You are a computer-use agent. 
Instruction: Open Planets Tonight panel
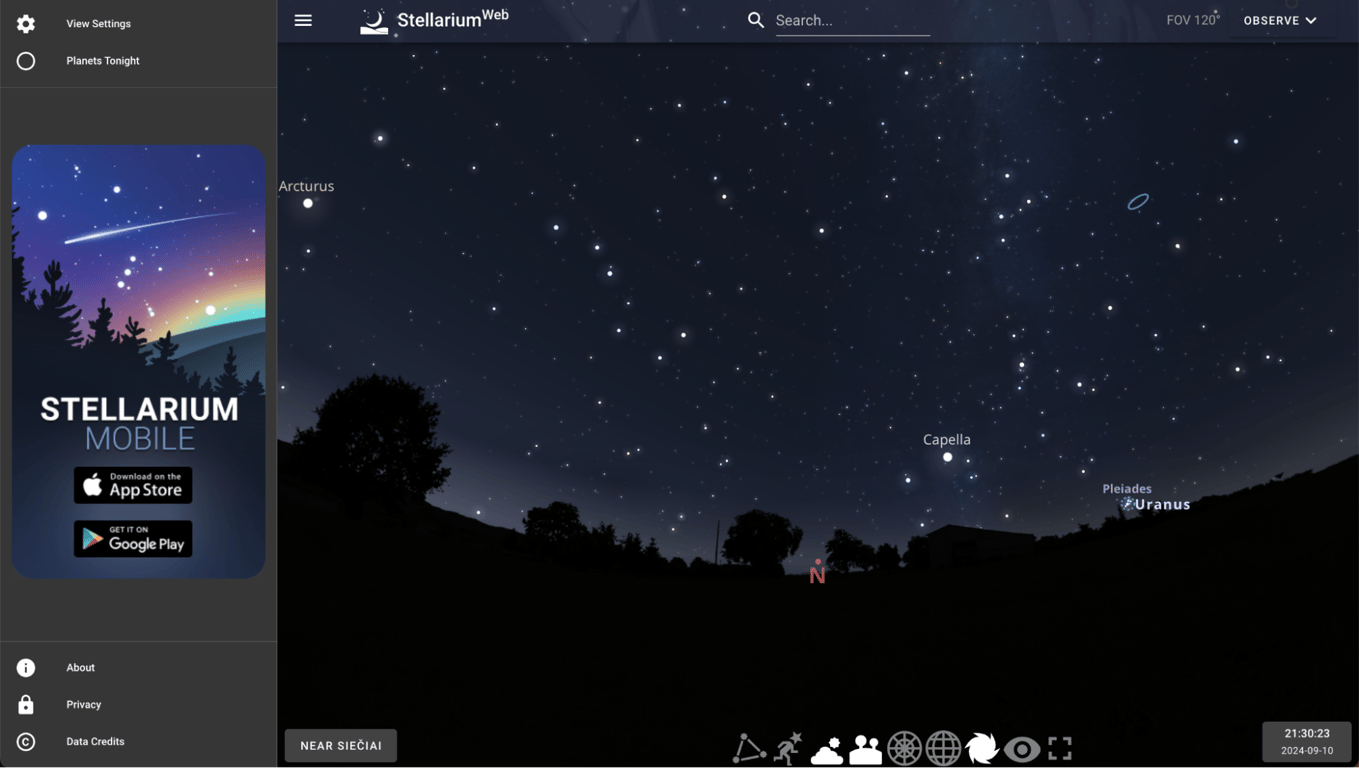point(102,60)
